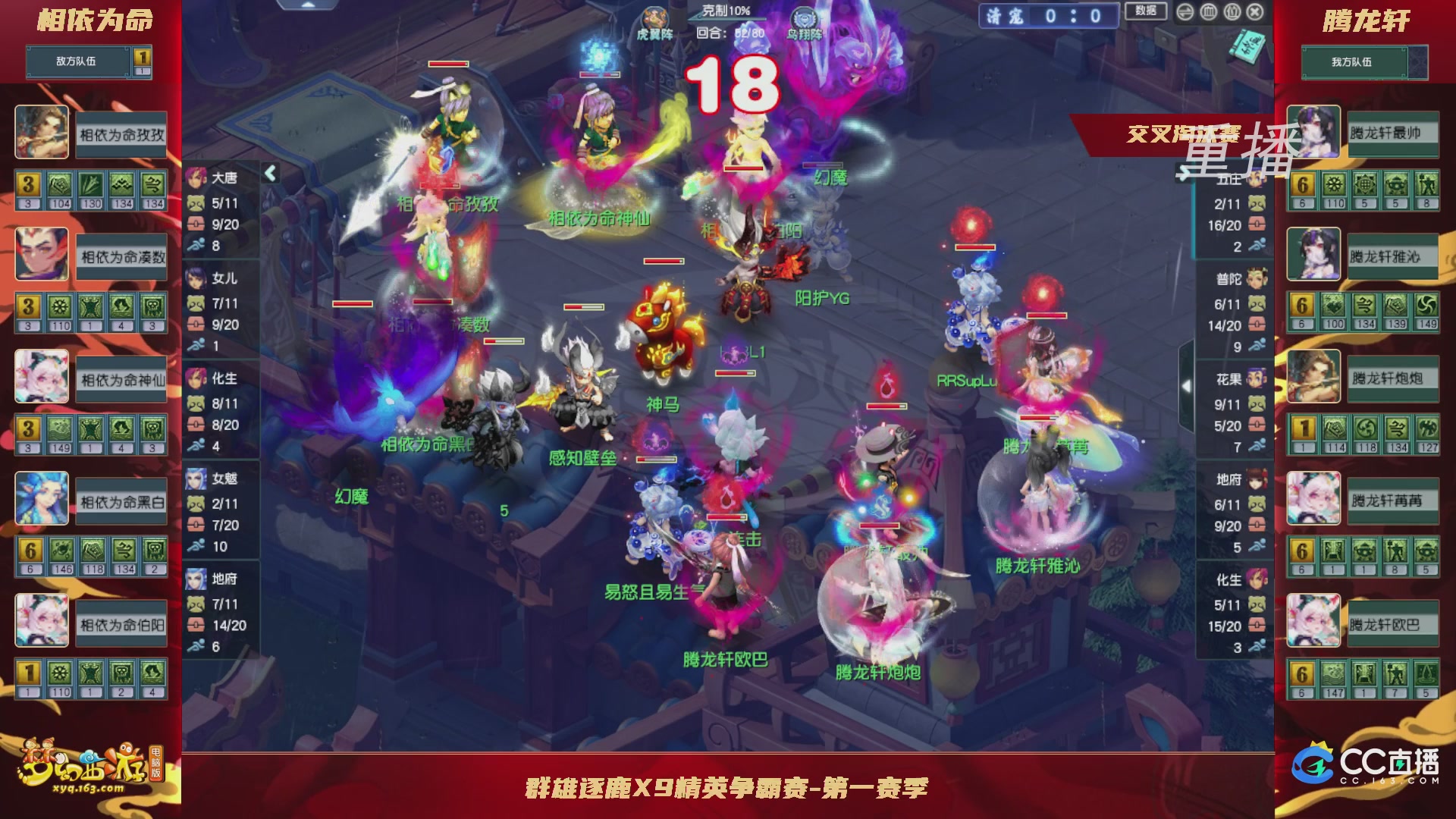Click the 腾龙轩最帅 player name button

(1394, 133)
